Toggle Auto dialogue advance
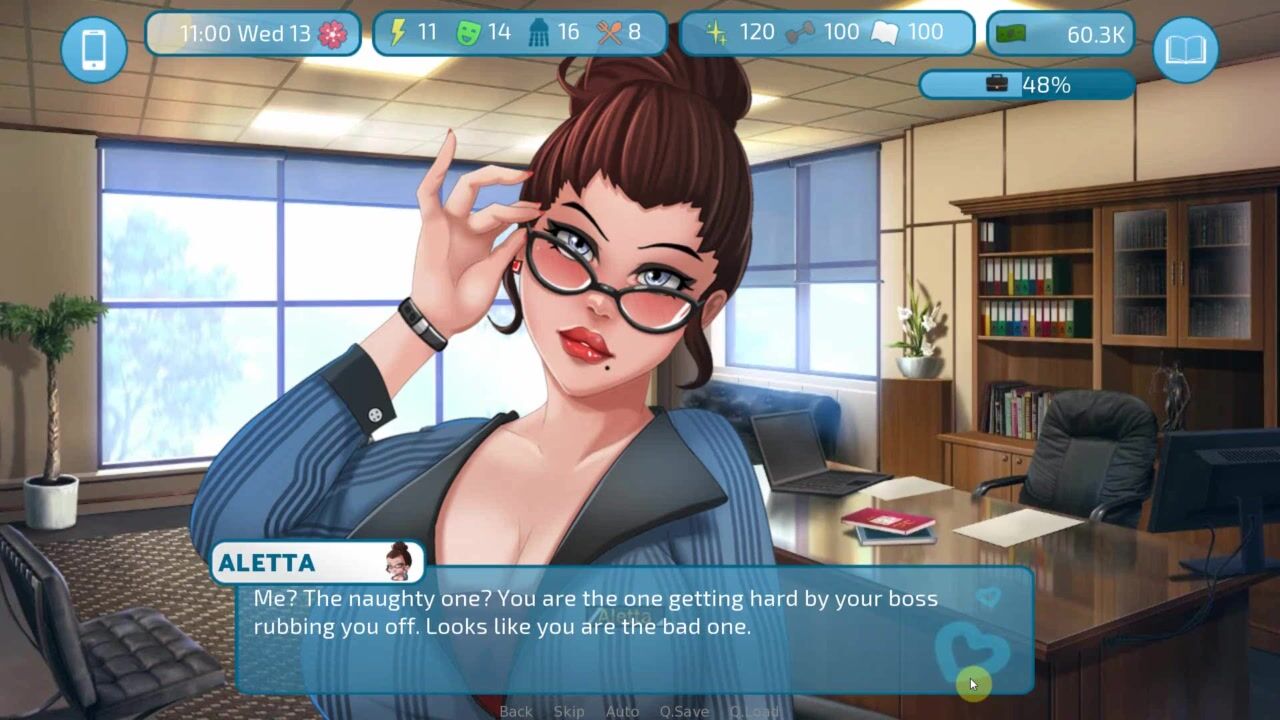1280x720 pixels. coord(622,711)
